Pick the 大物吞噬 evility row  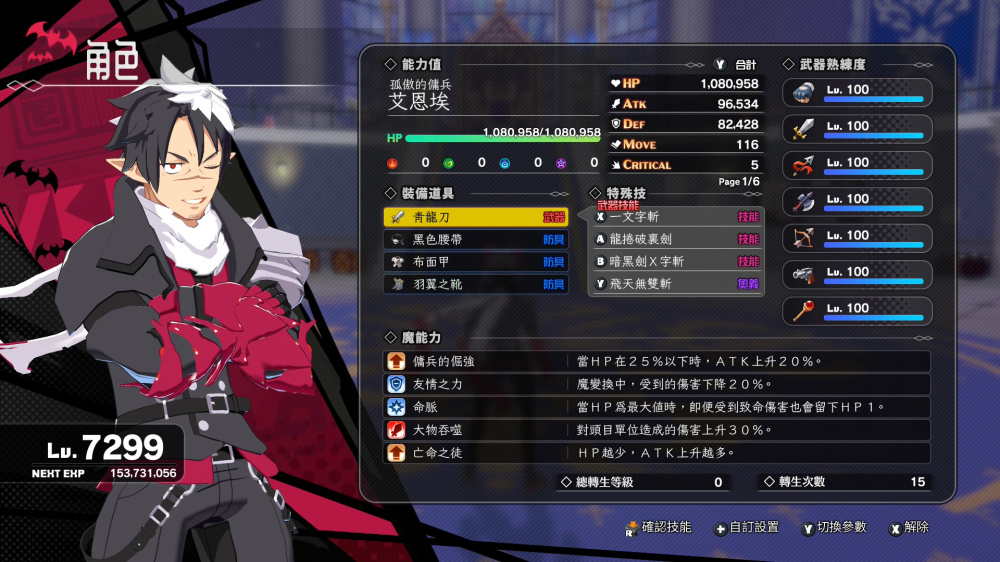tap(657, 430)
